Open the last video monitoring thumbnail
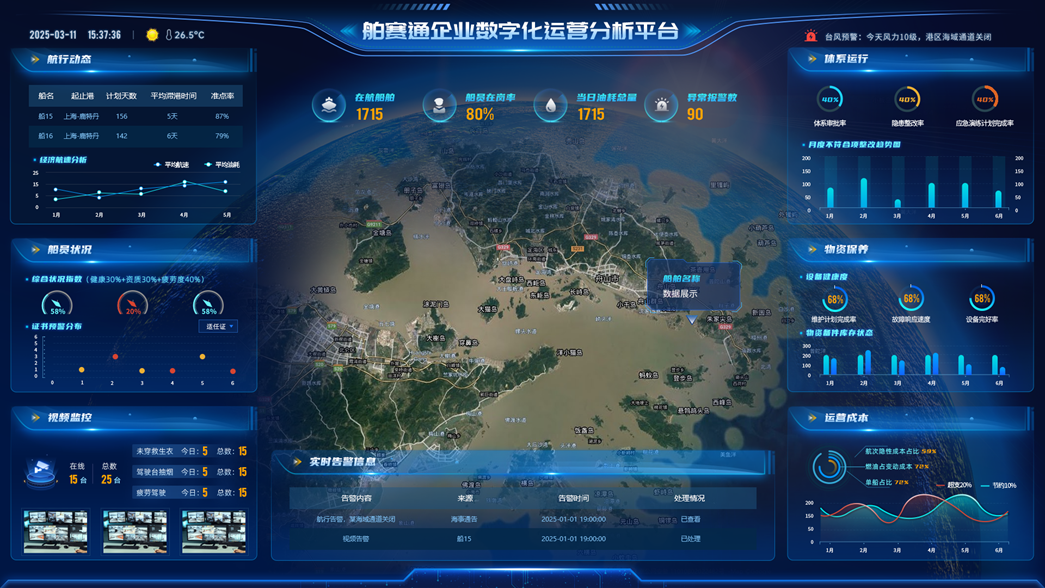The height and width of the screenshot is (588, 1045). 213,531
